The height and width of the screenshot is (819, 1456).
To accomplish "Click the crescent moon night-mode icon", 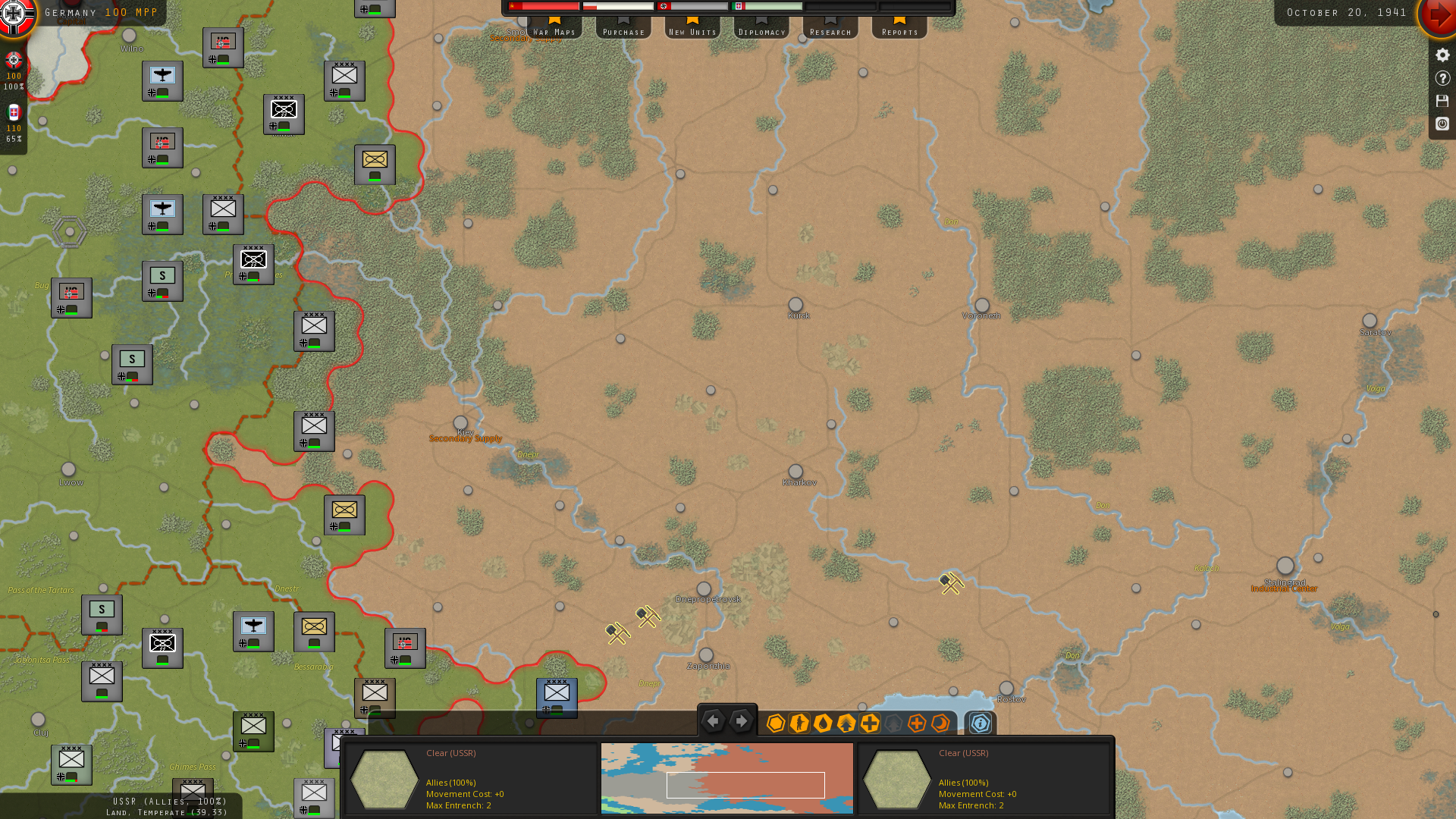I will pos(940,723).
